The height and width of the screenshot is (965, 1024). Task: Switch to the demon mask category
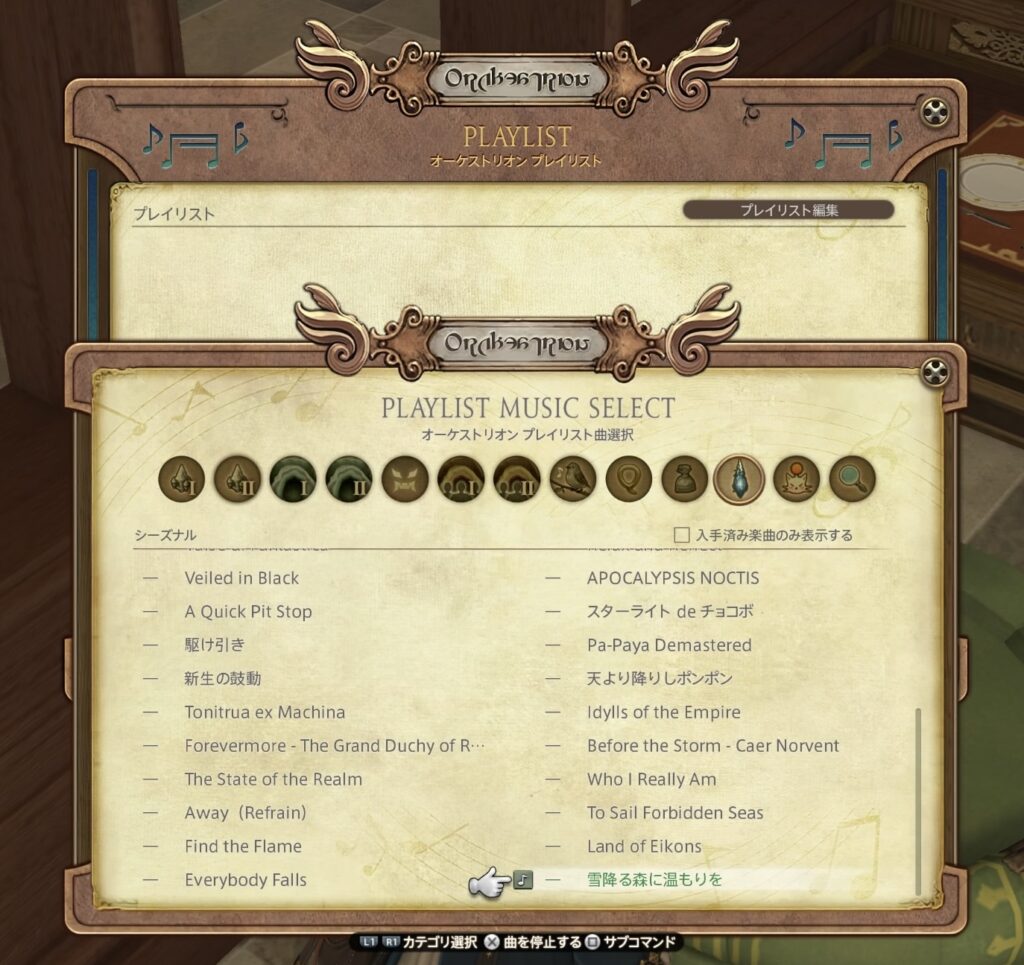(405, 481)
